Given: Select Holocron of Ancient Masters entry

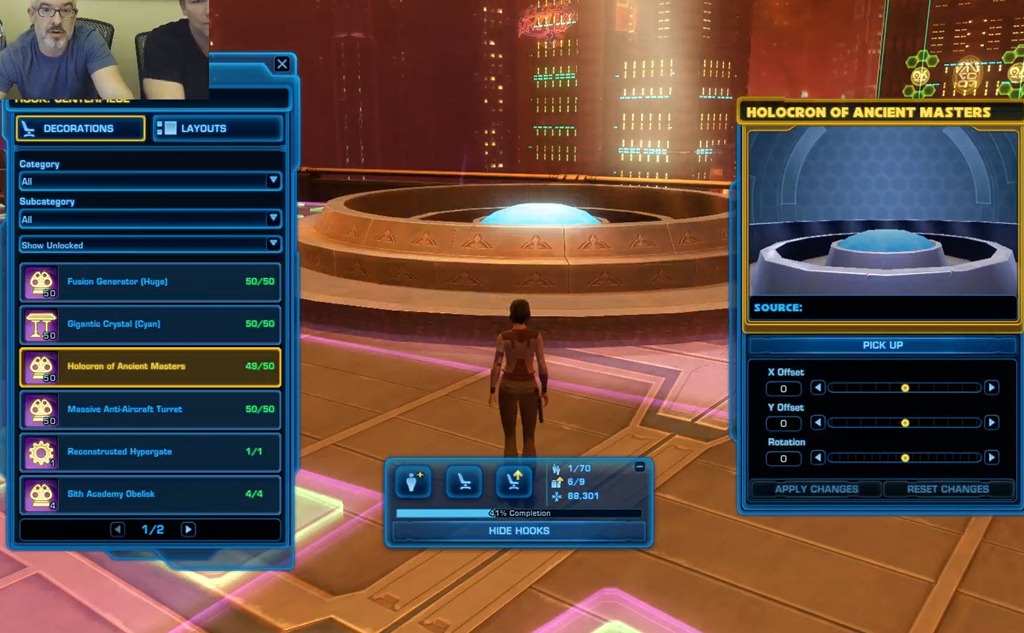Looking at the screenshot, I should coord(150,367).
